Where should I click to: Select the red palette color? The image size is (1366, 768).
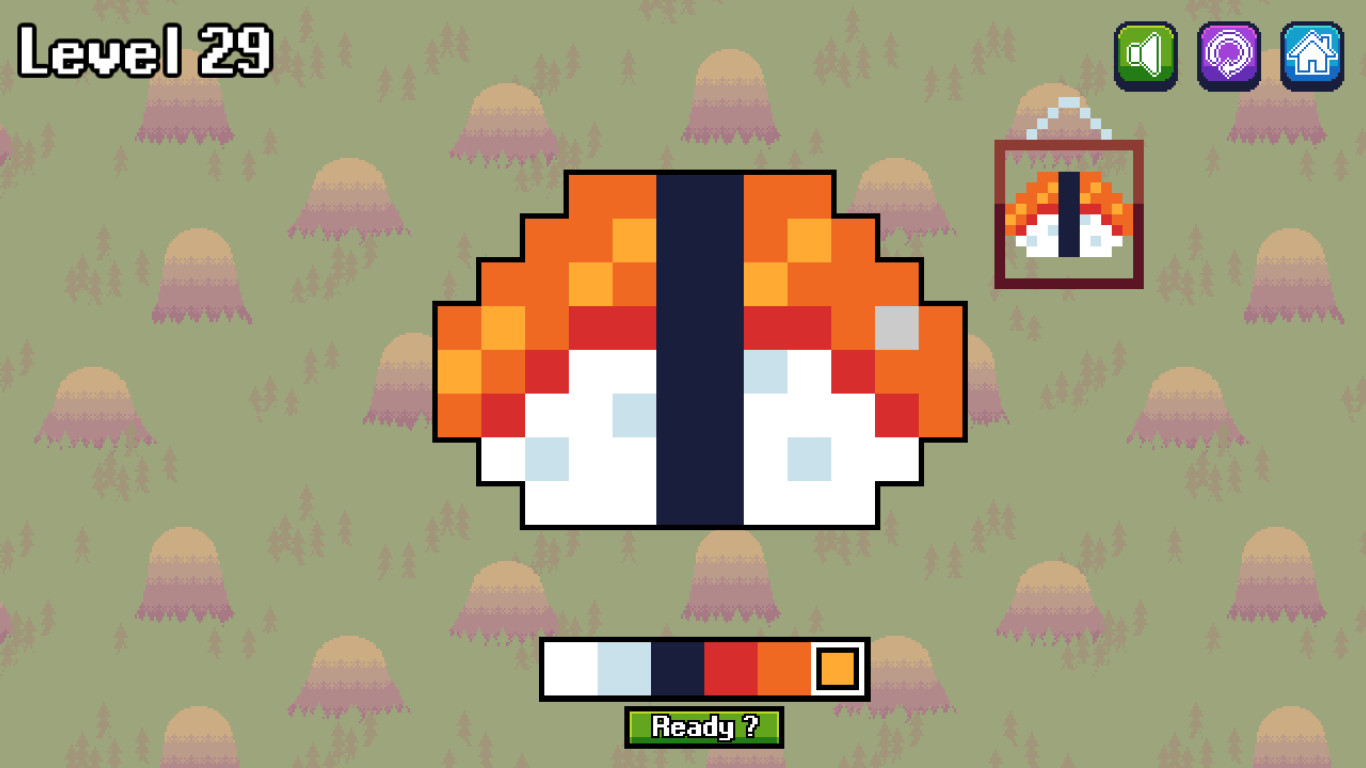pos(732,667)
